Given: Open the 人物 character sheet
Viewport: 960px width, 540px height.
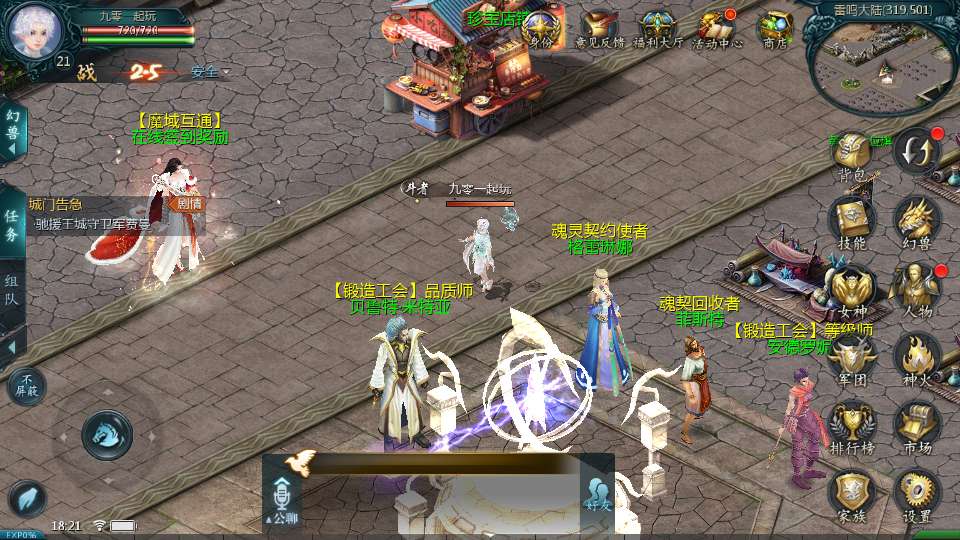Looking at the screenshot, I should click(916, 290).
